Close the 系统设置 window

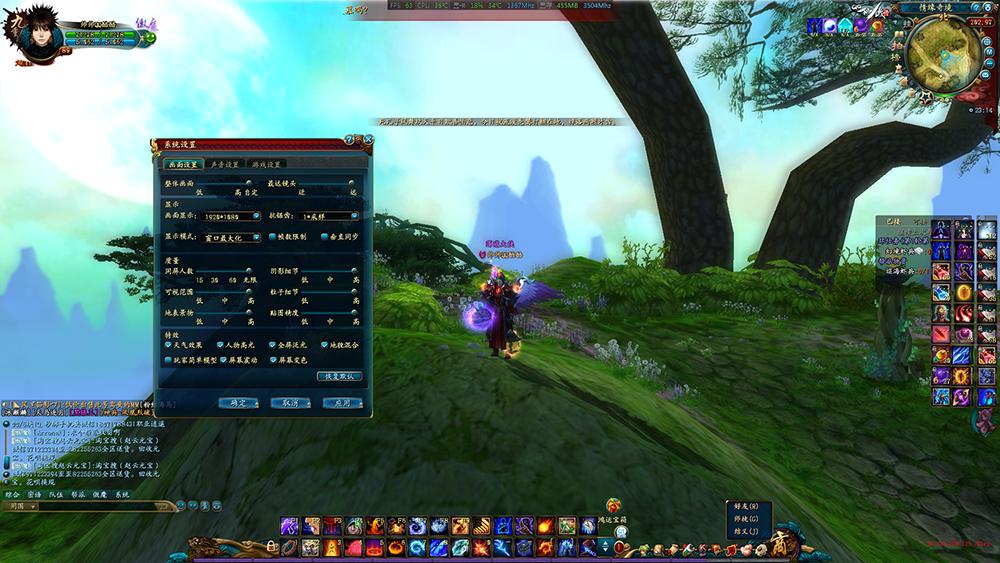(368, 141)
